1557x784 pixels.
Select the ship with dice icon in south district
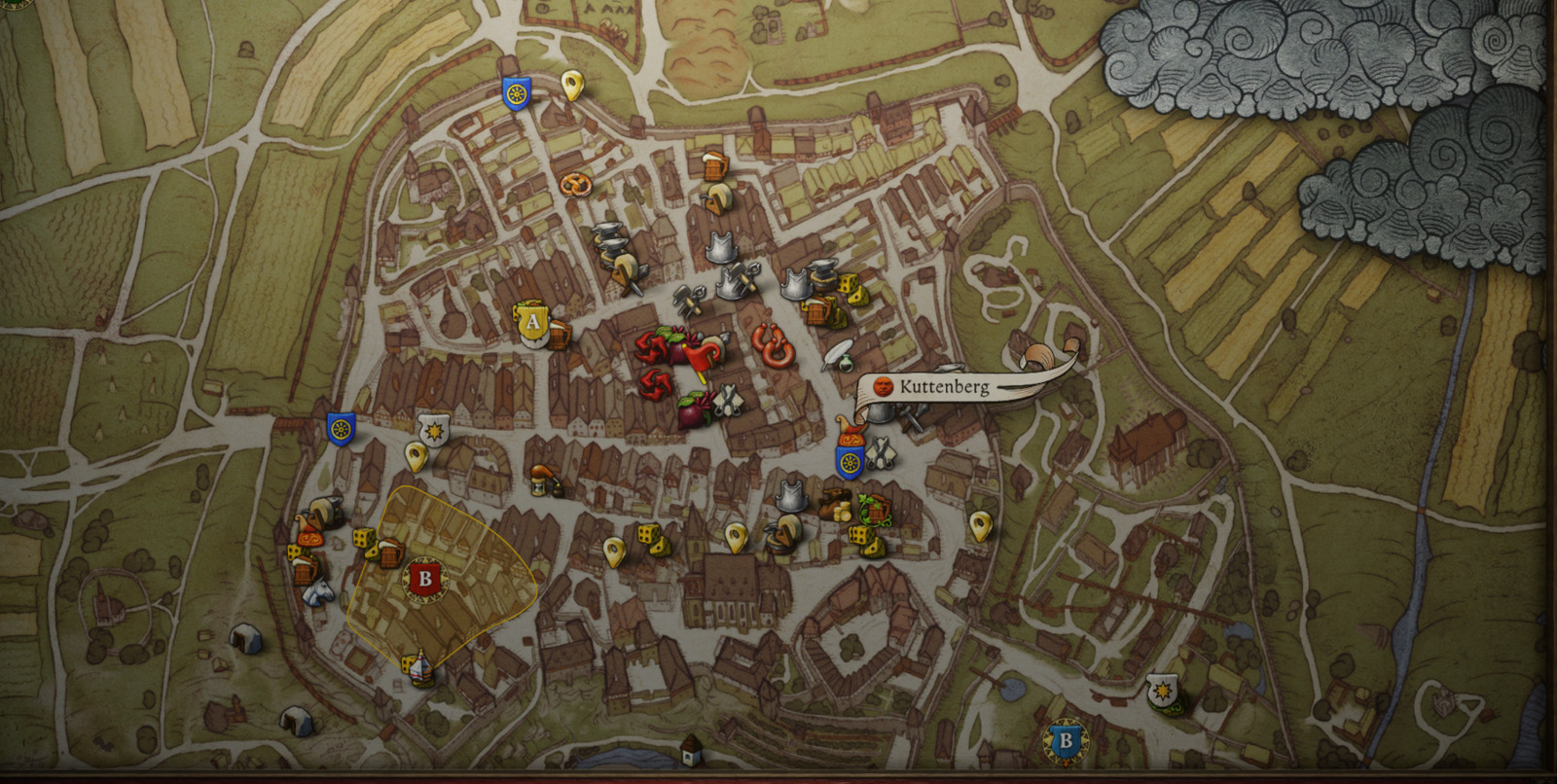tap(419, 667)
